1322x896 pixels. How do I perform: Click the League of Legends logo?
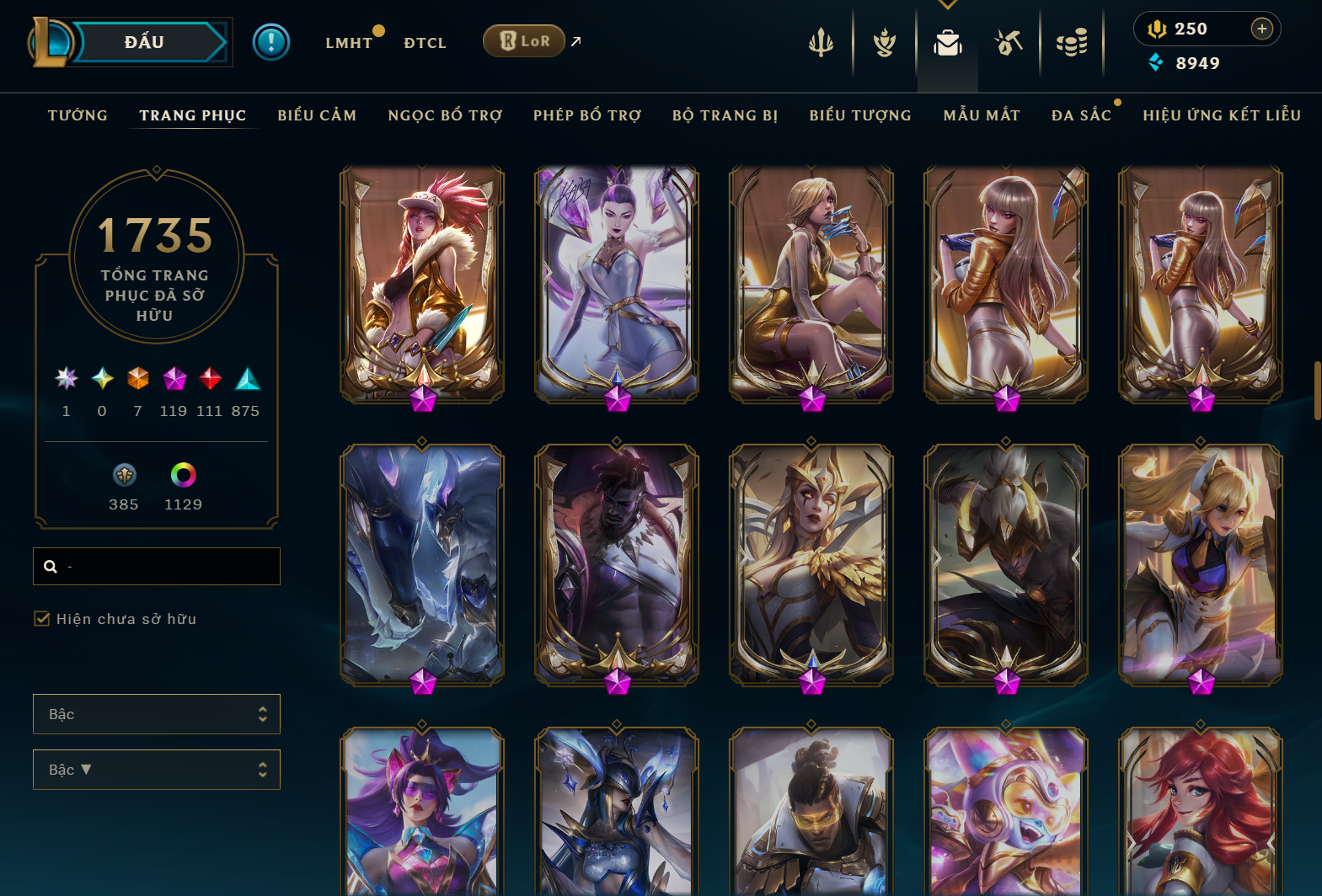point(51,40)
